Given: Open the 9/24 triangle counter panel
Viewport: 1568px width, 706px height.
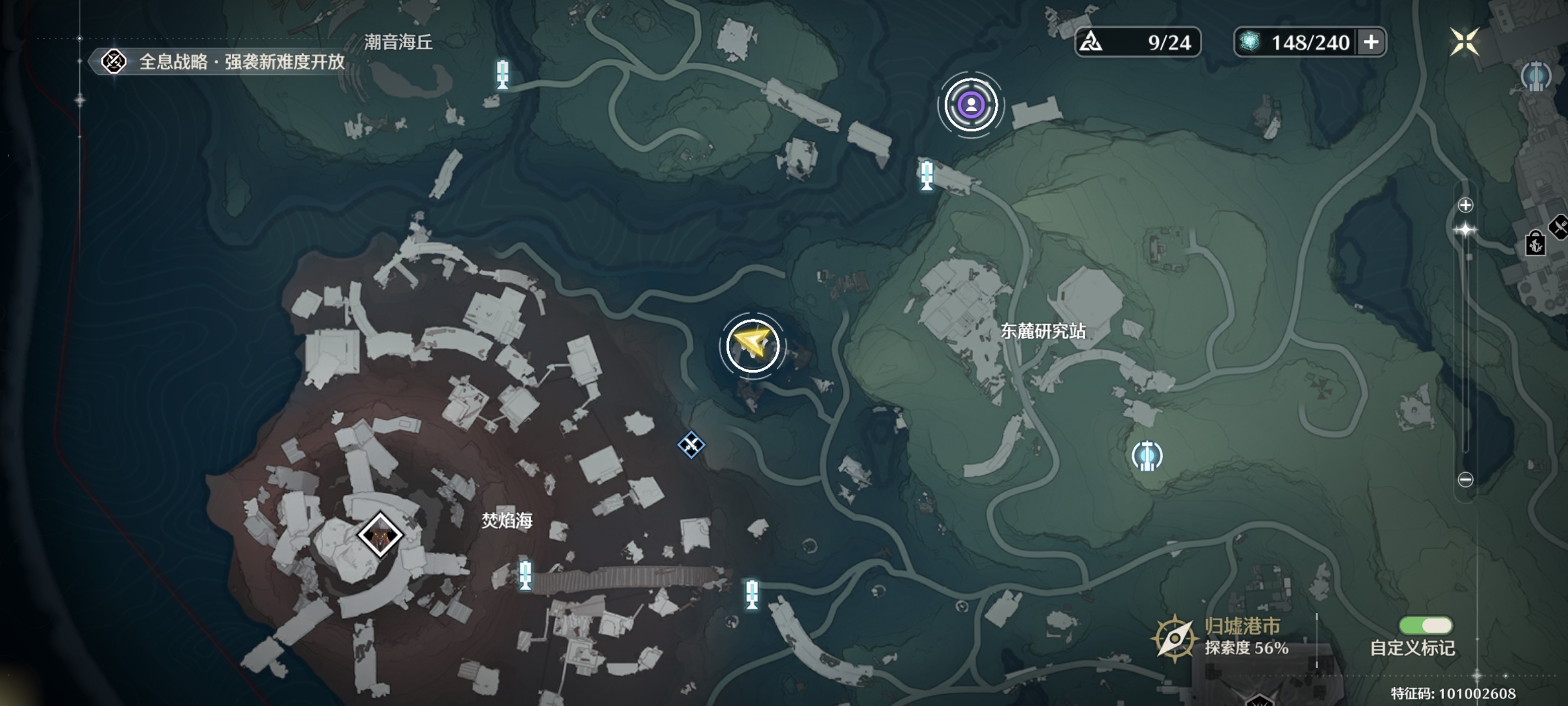Looking at the screenshot, I should point(1137,42).
